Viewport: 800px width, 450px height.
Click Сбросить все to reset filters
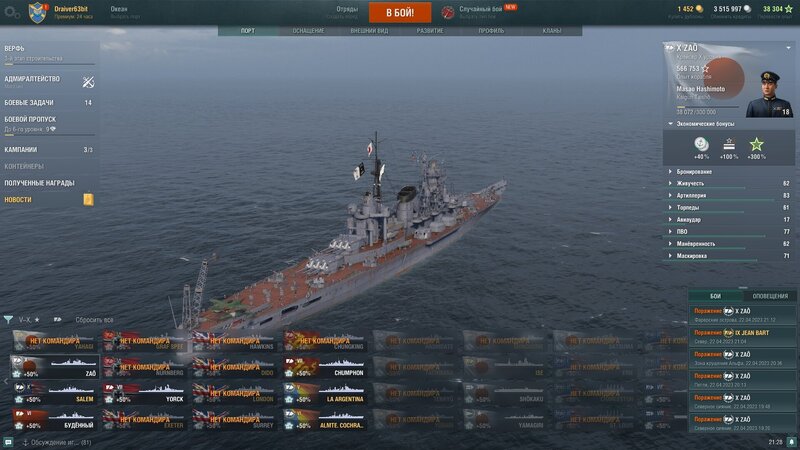[96, 319]
